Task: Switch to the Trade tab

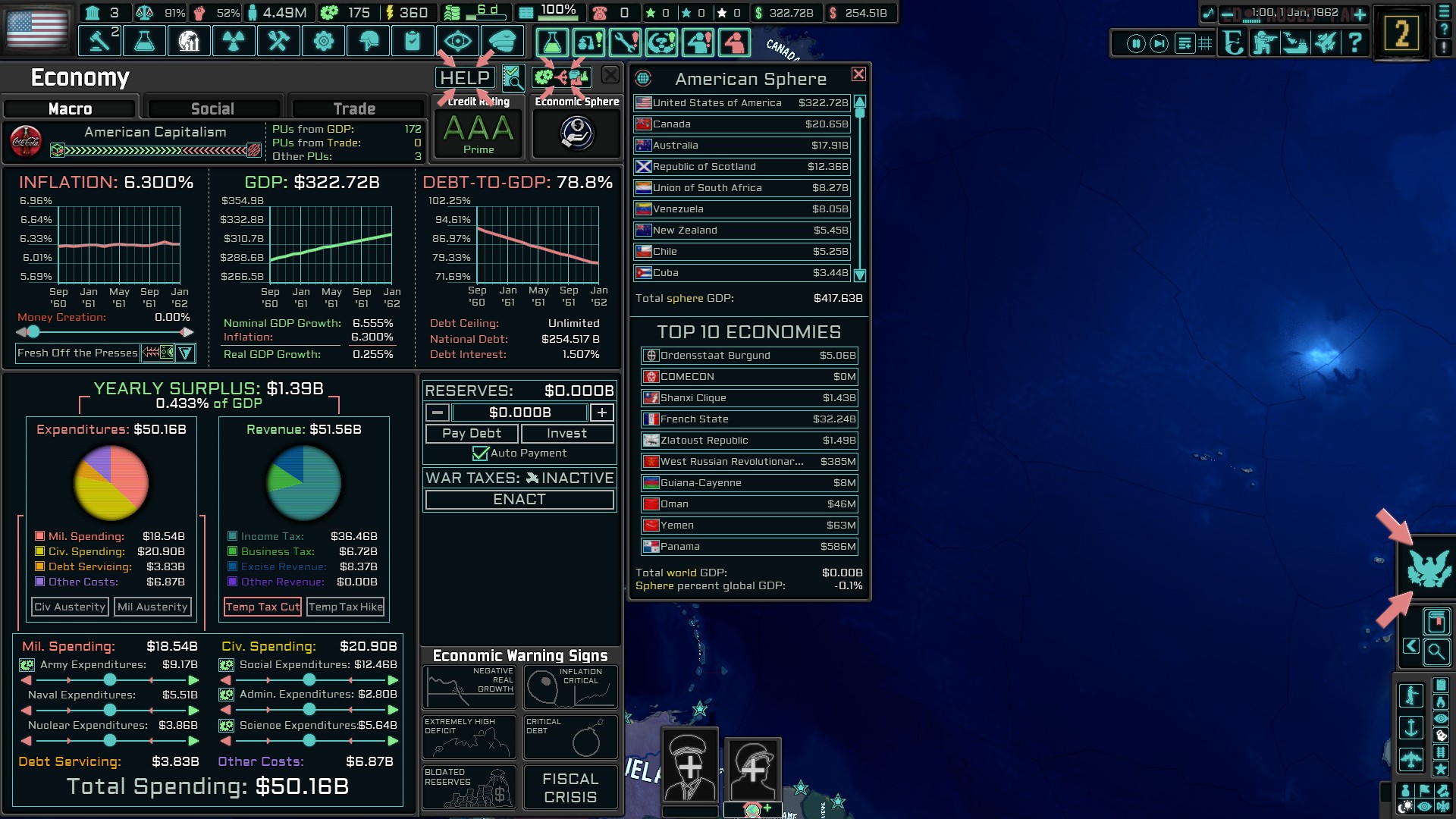Action: coord(356,108)
